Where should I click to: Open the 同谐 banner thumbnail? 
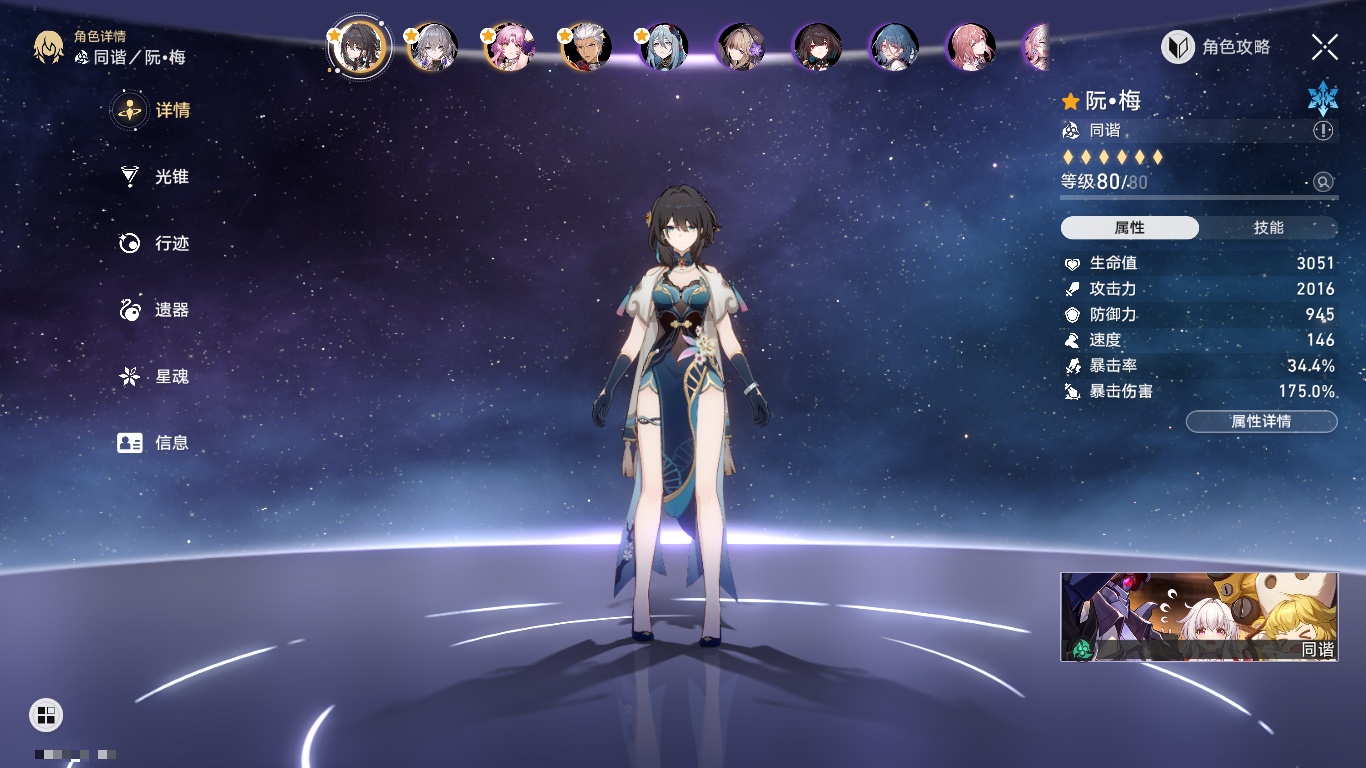click(1199, 617)
